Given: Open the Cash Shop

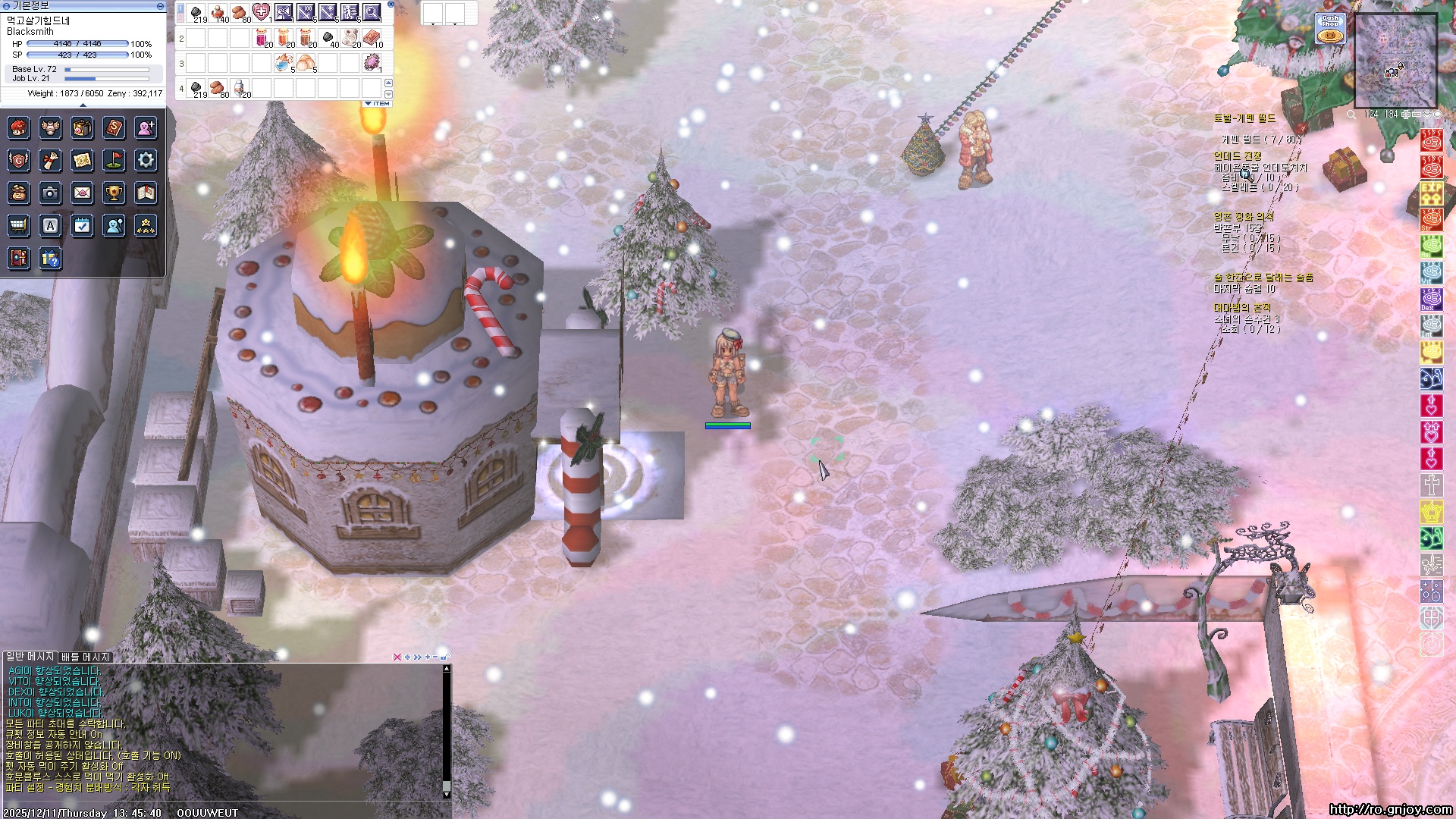Looking at the screenshot, I should pyautogui.click(x=1330, y=29).
